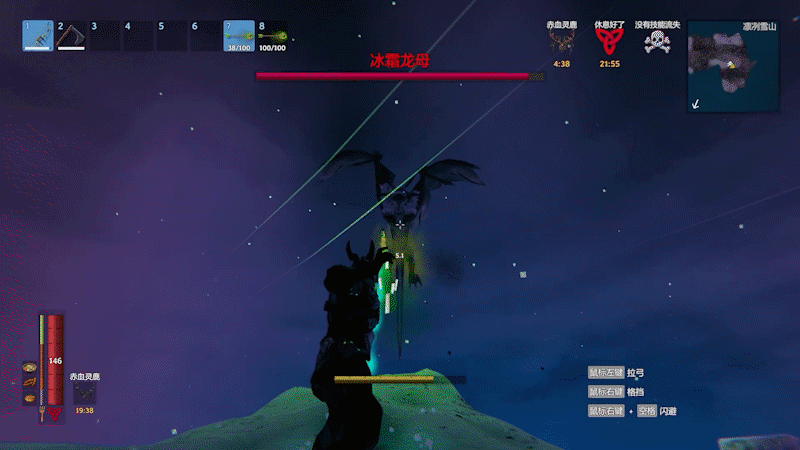Screen dimensions: 800x450
Task: Select the arrow stack showing 38/100
Action: 239,36
